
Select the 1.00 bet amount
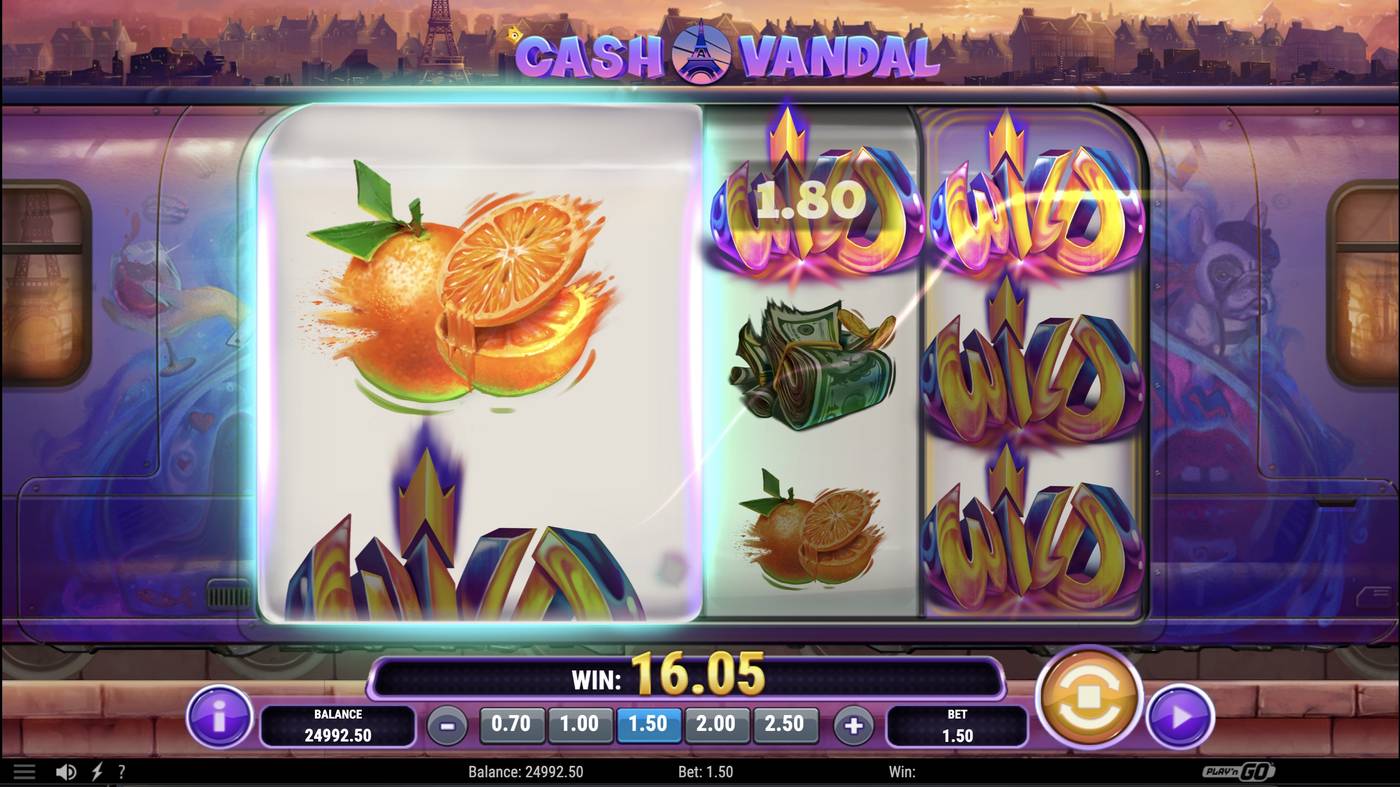tap(581, 722)
